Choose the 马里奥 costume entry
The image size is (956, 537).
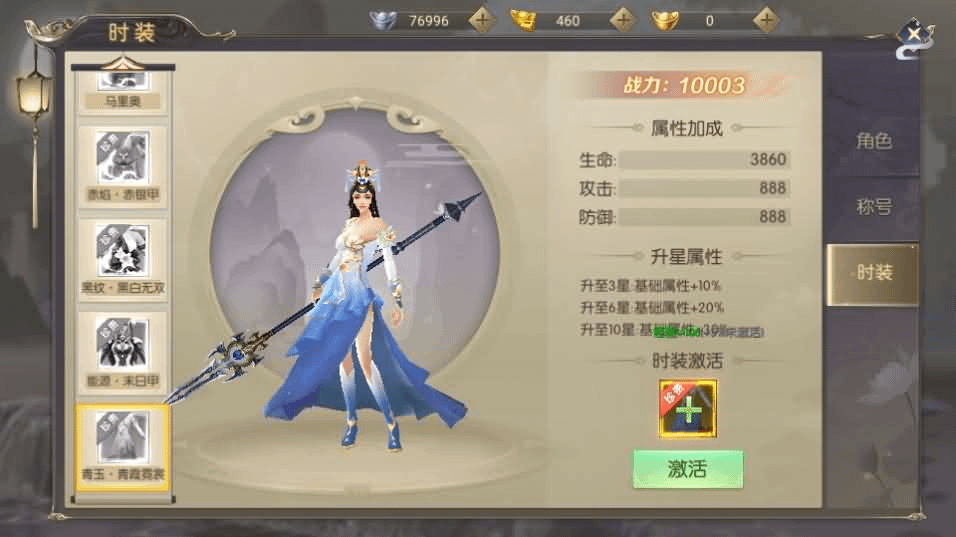(122, 90)
